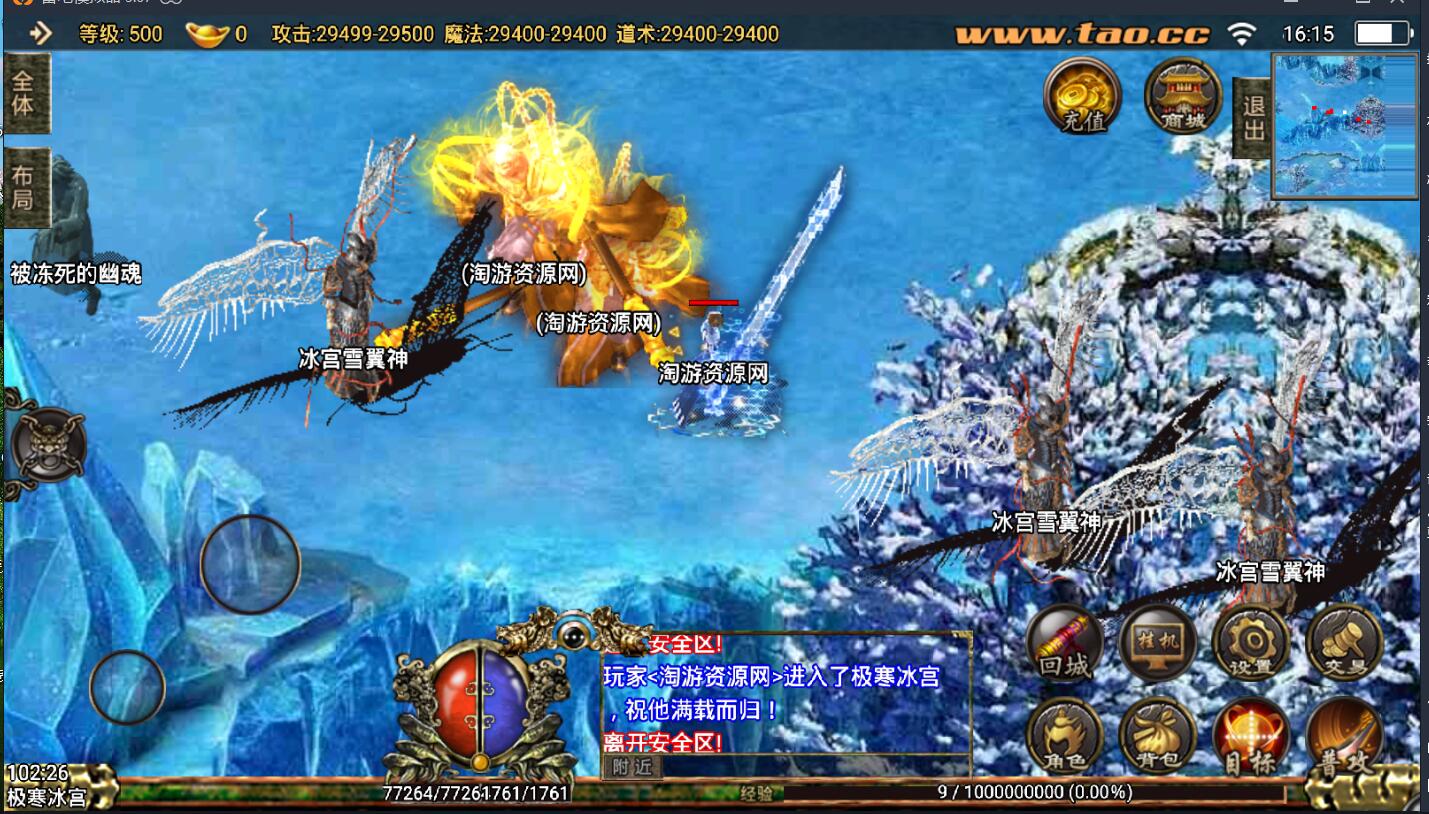1429x814 pixels.
Task: Open the 背包 backpack inventory
Action: pos(1158,736)
